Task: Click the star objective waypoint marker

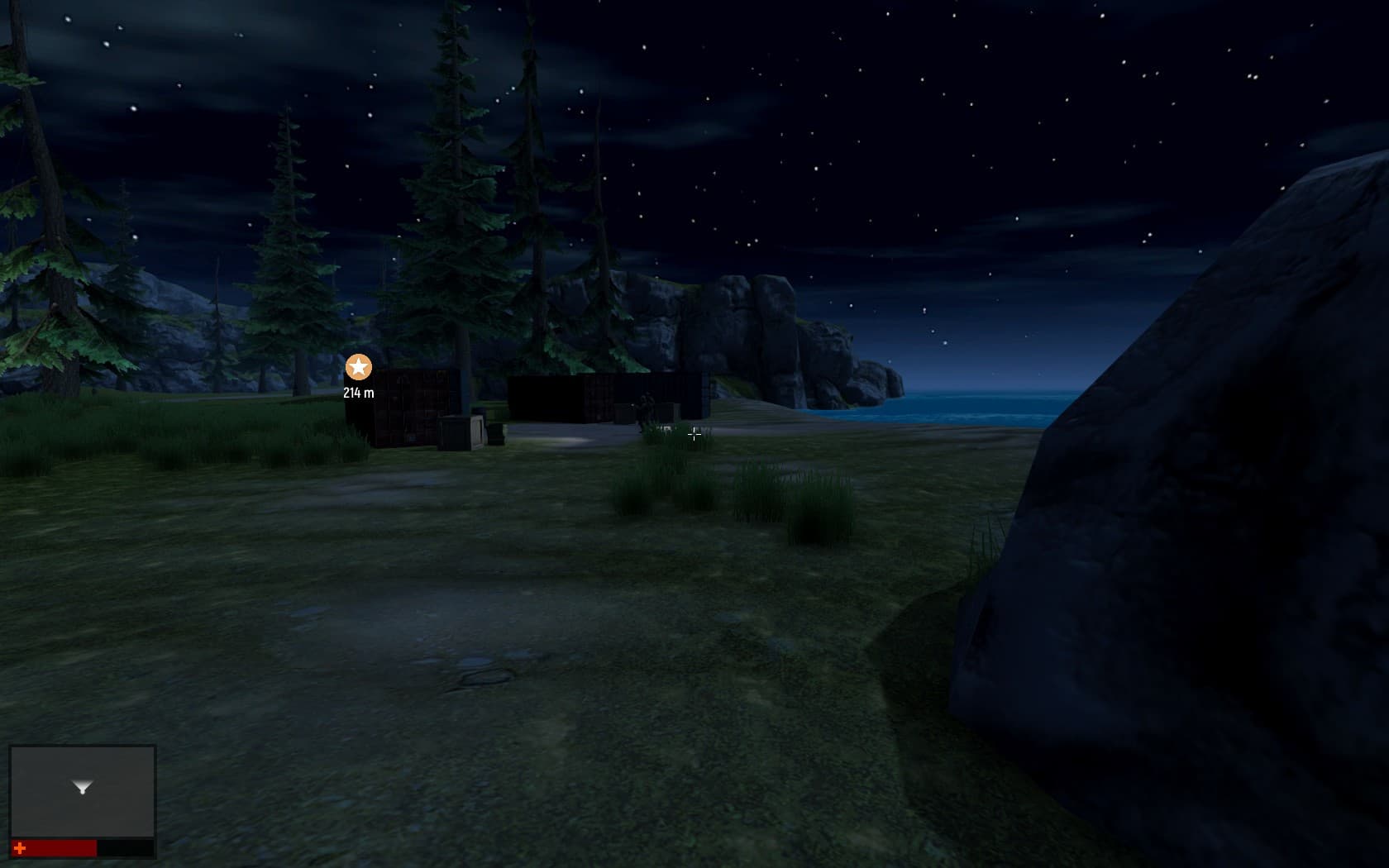Action: click(x=358, y=367)
